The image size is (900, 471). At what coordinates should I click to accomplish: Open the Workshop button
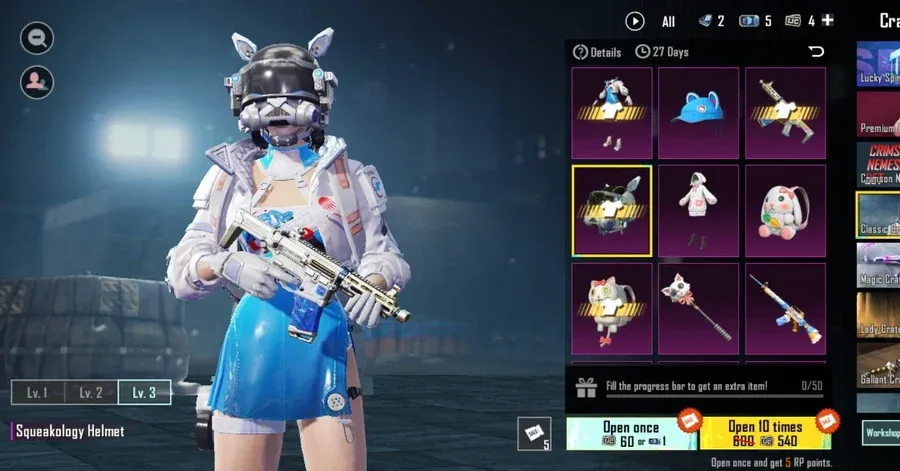[x=880, y=432]
